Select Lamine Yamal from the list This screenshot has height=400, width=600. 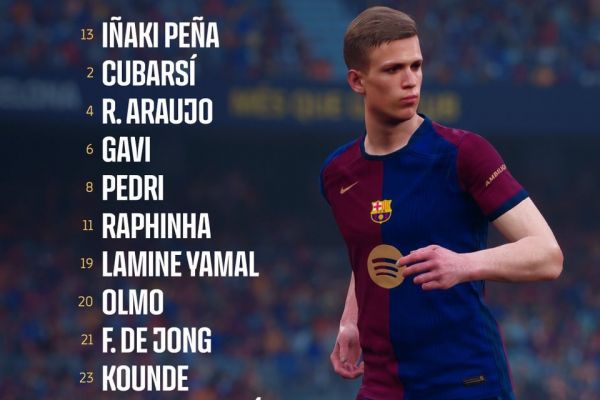coord(180,264)
